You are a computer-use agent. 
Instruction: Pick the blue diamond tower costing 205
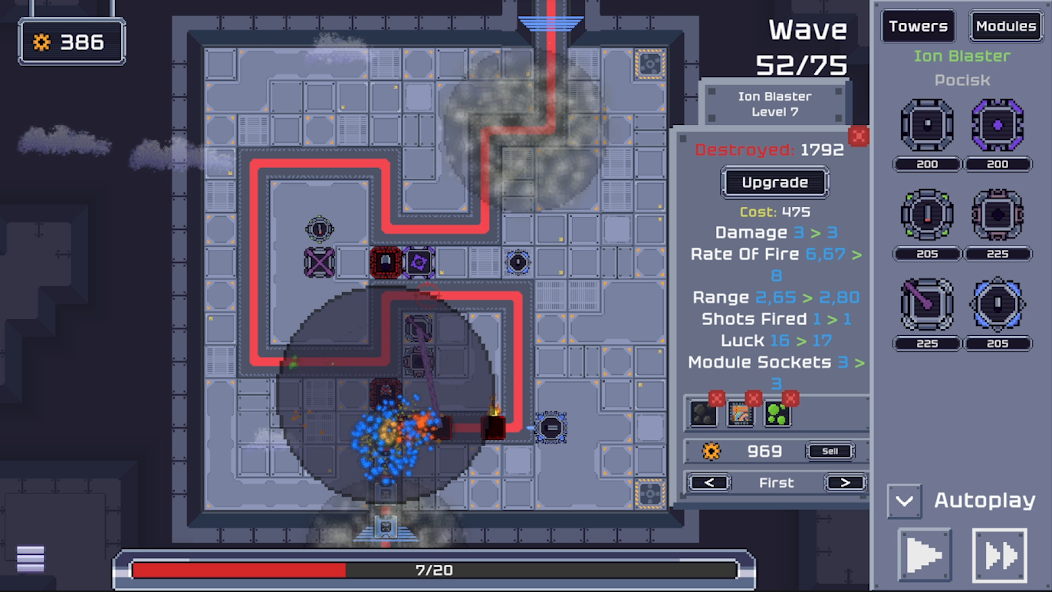coord(997,304)
